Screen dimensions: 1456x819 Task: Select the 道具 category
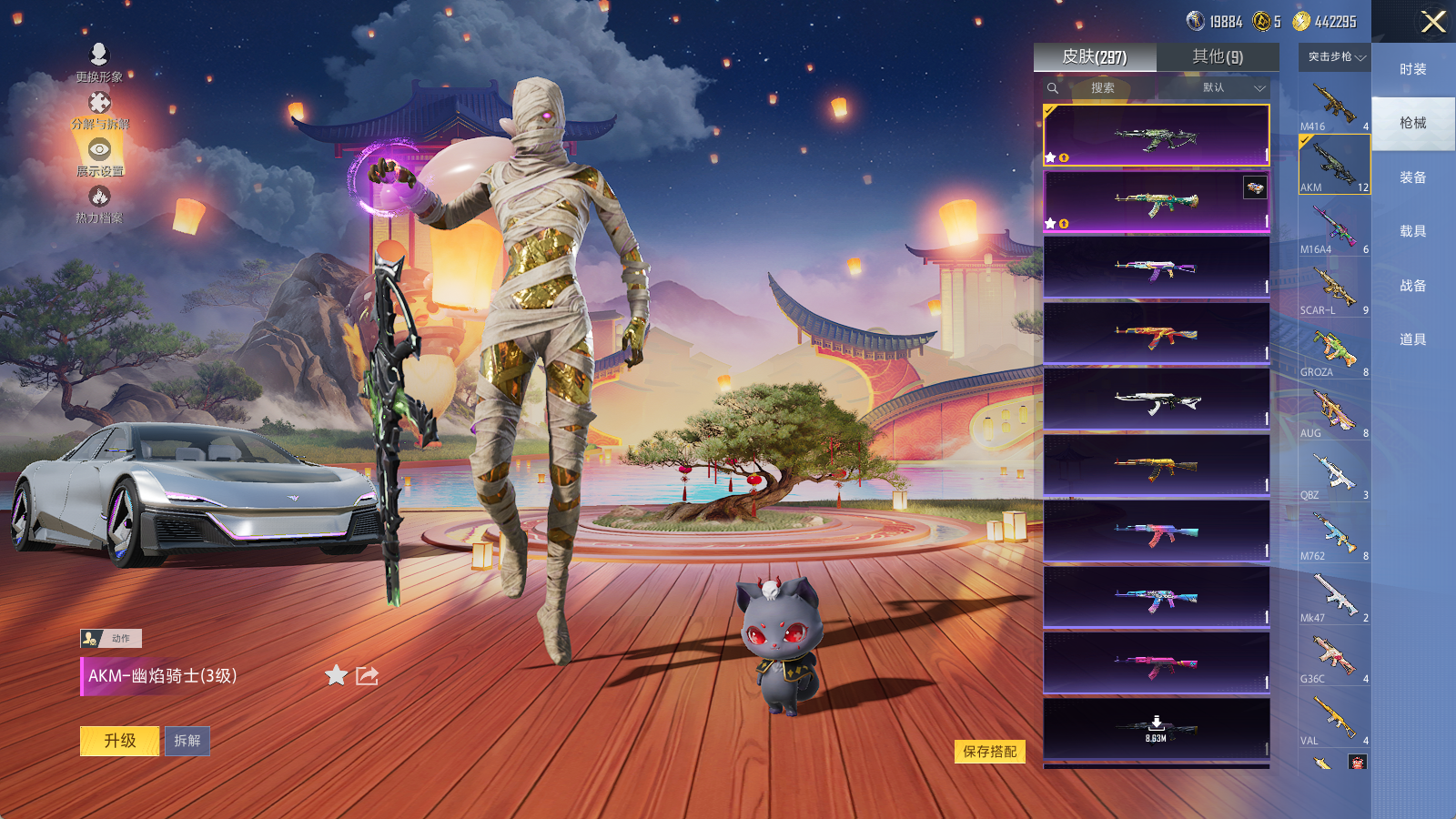(1412, 339)
